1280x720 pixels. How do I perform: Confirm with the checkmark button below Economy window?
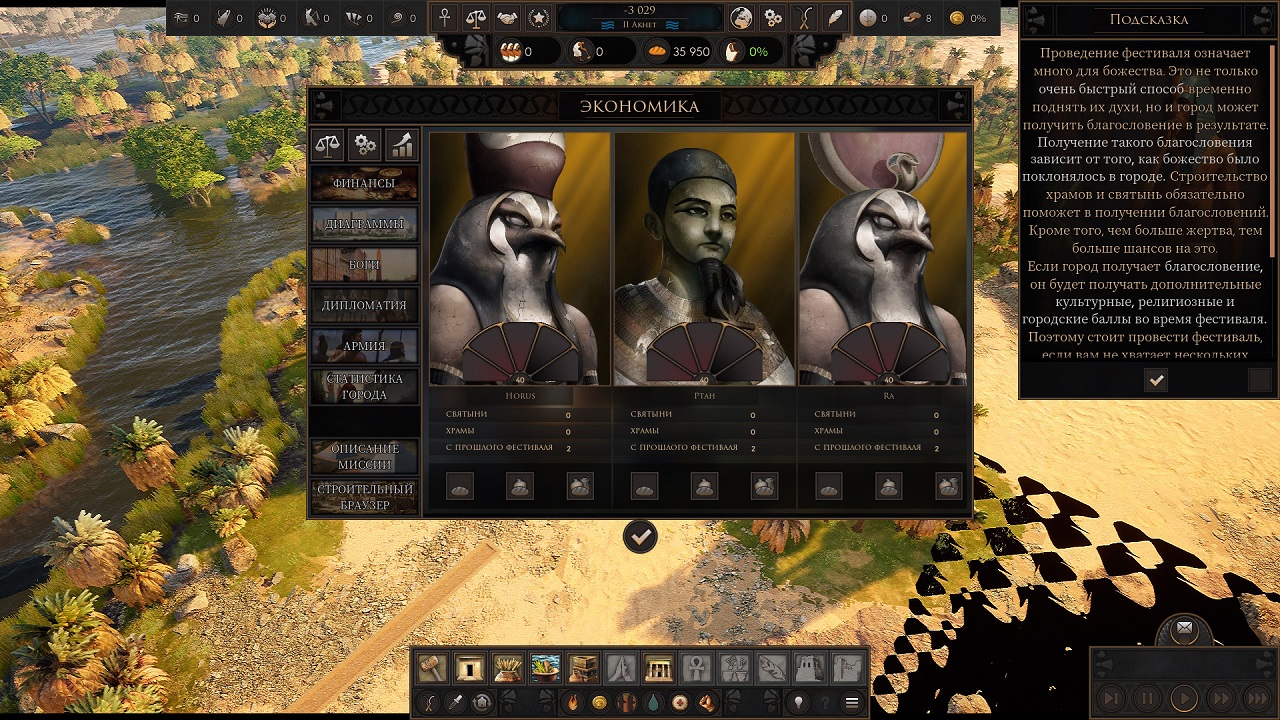coord(640,536)
